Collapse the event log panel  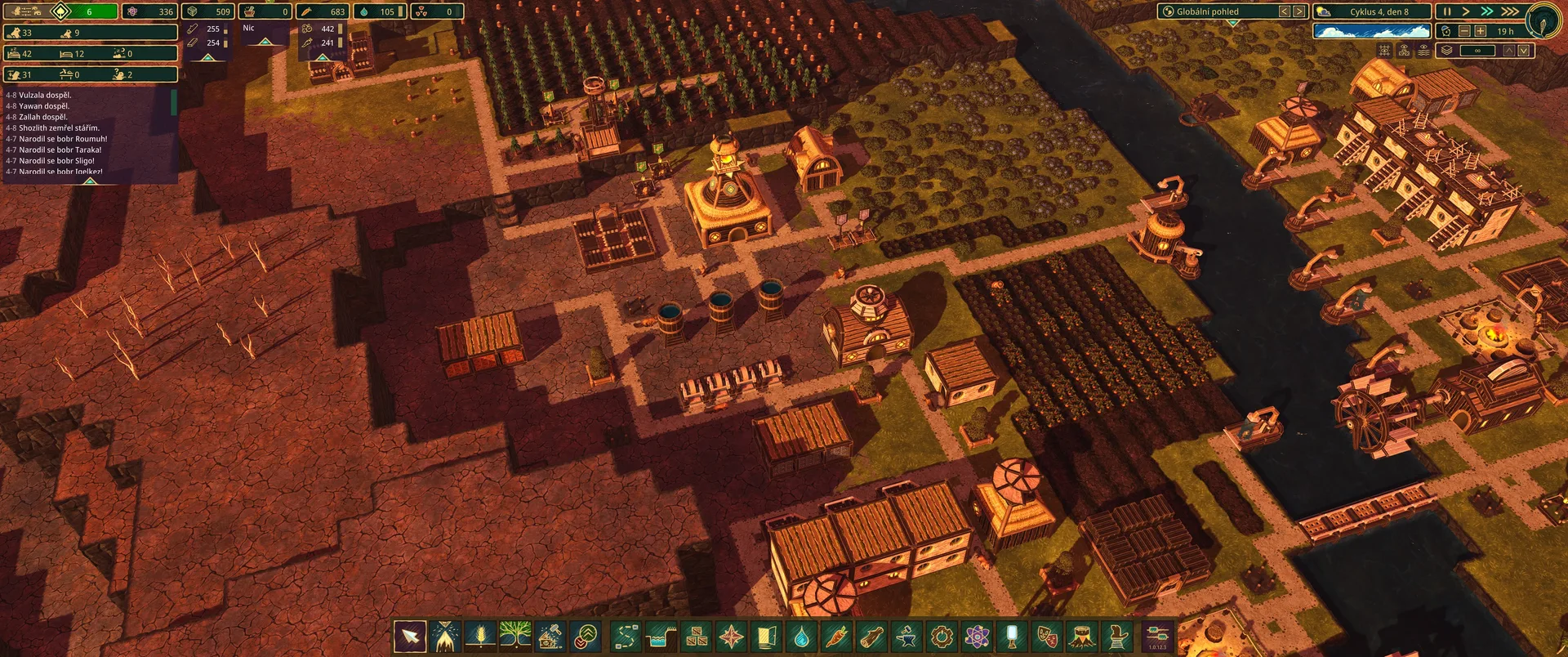(91, 181)
